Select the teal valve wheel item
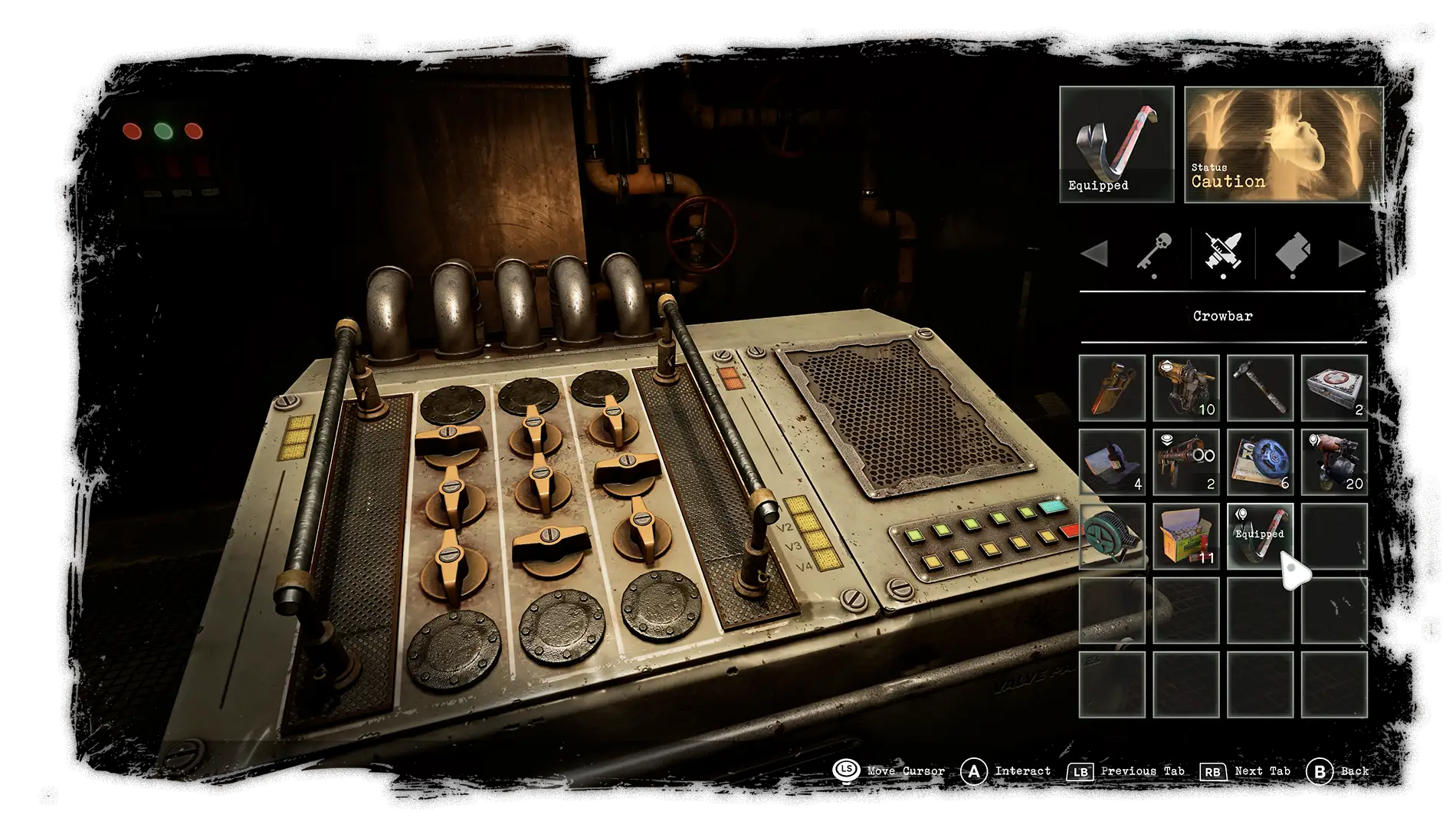 (x=1112, y=536)
